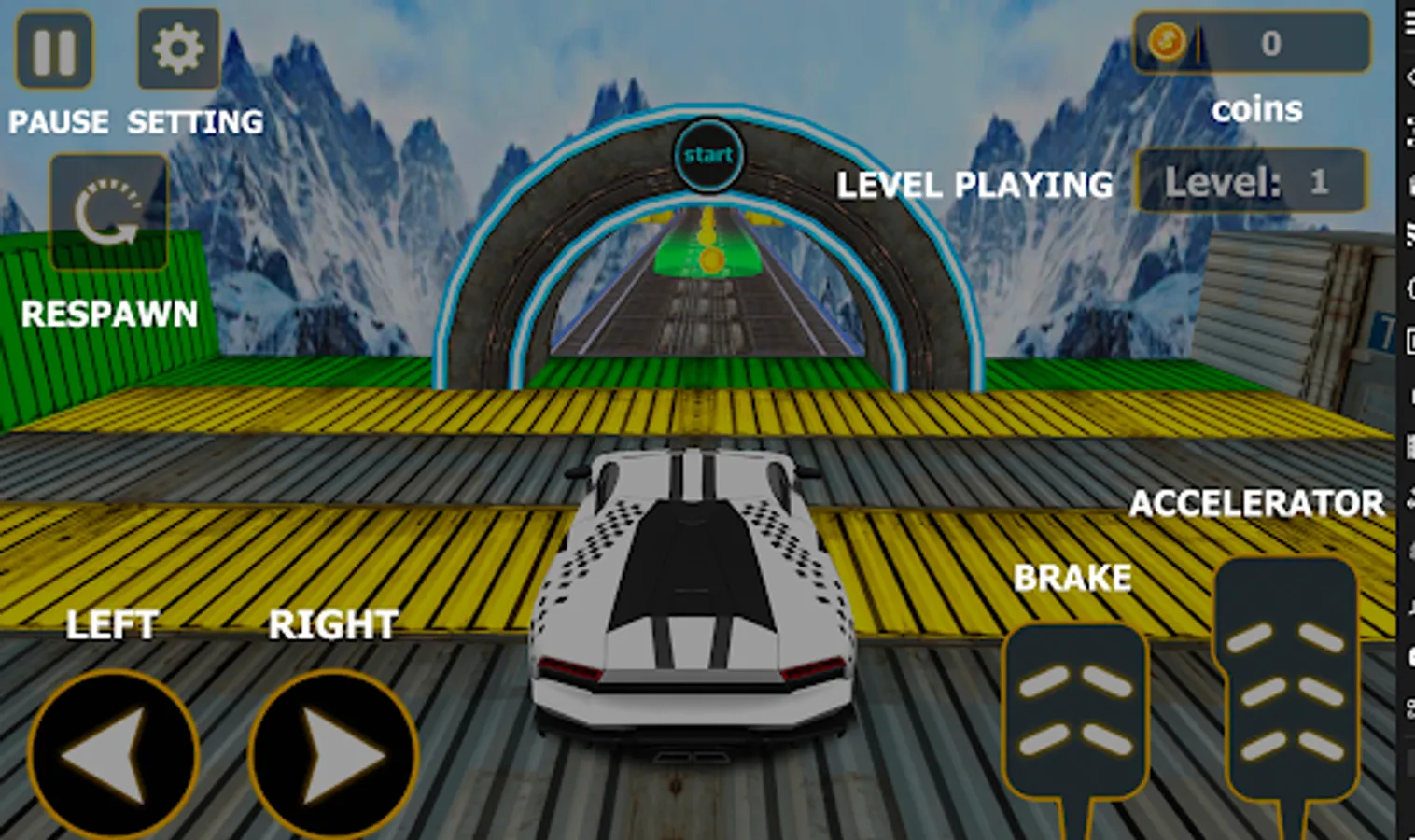Click the SETTING text label
This screenshot has width=1415, height=840.
pos(194,121)
